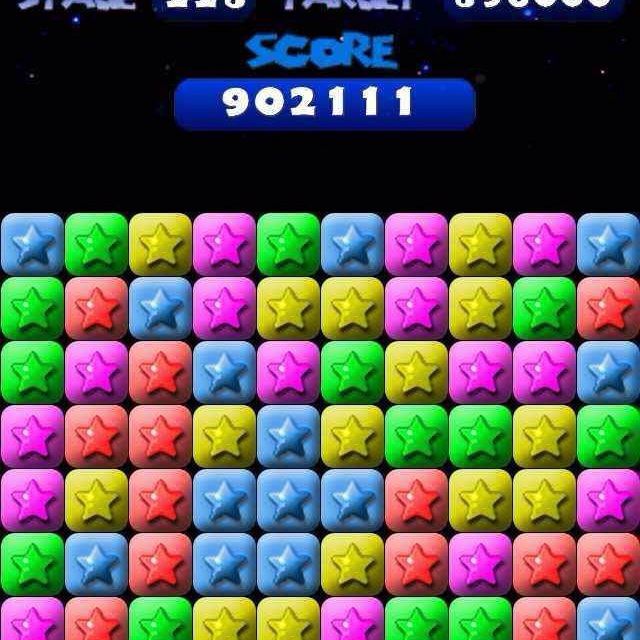Pop the only blue star in the fourth row
Viewport: 640px width, 640px height.
(x=288, y=437)
